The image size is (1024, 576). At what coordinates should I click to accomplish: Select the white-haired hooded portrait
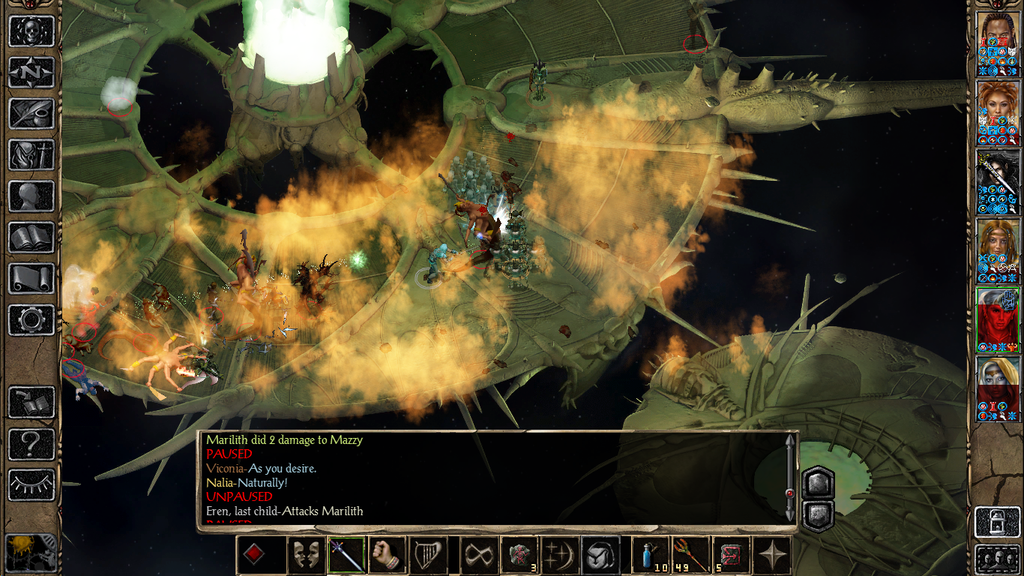point(998,385)
